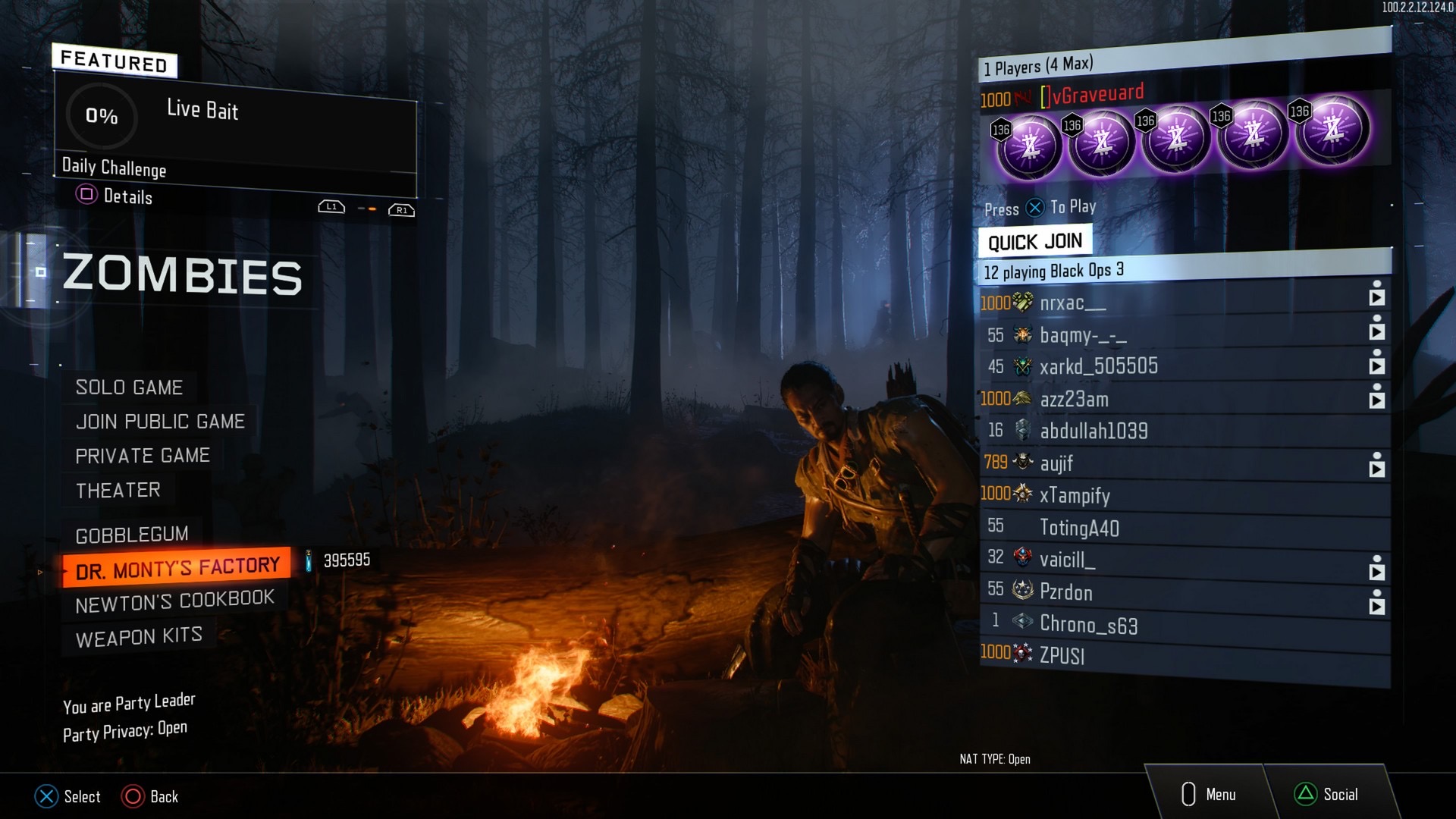
Task: Click the Quick Join header
Action: pyautogui.click(x=1034, y=242)
